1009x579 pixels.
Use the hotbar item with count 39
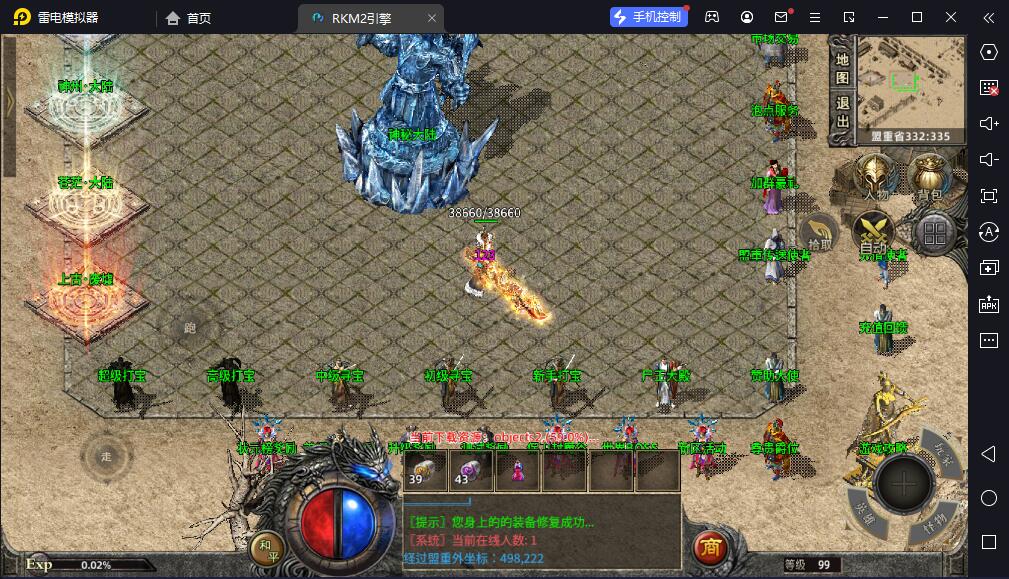[x=421, y=469]
